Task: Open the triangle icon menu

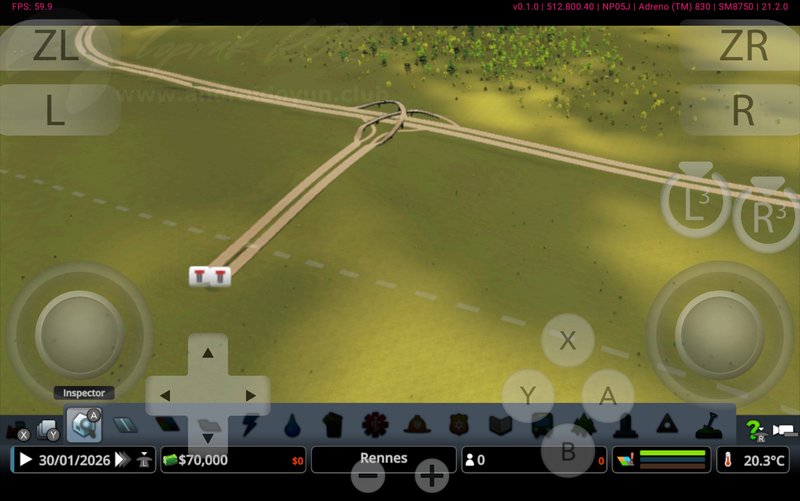Action: 667,427
